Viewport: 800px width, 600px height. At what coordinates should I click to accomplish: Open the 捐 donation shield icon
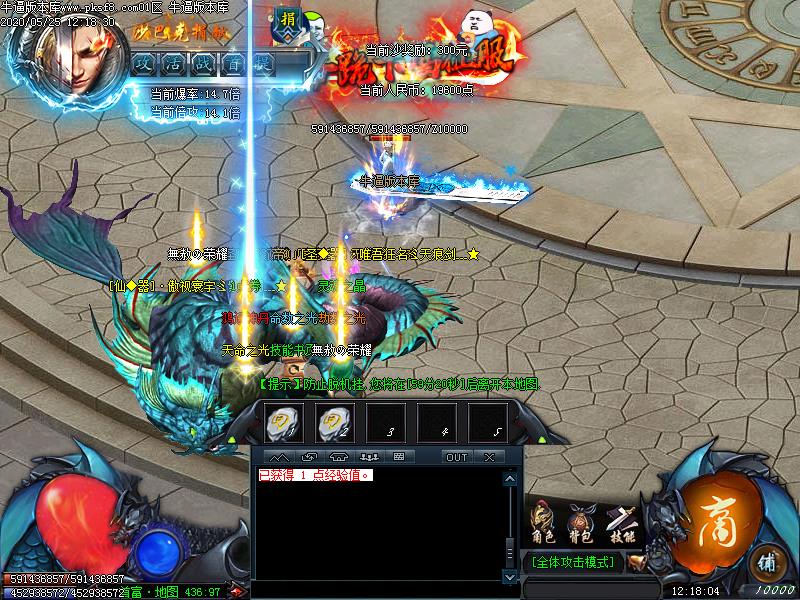point(289,22)
